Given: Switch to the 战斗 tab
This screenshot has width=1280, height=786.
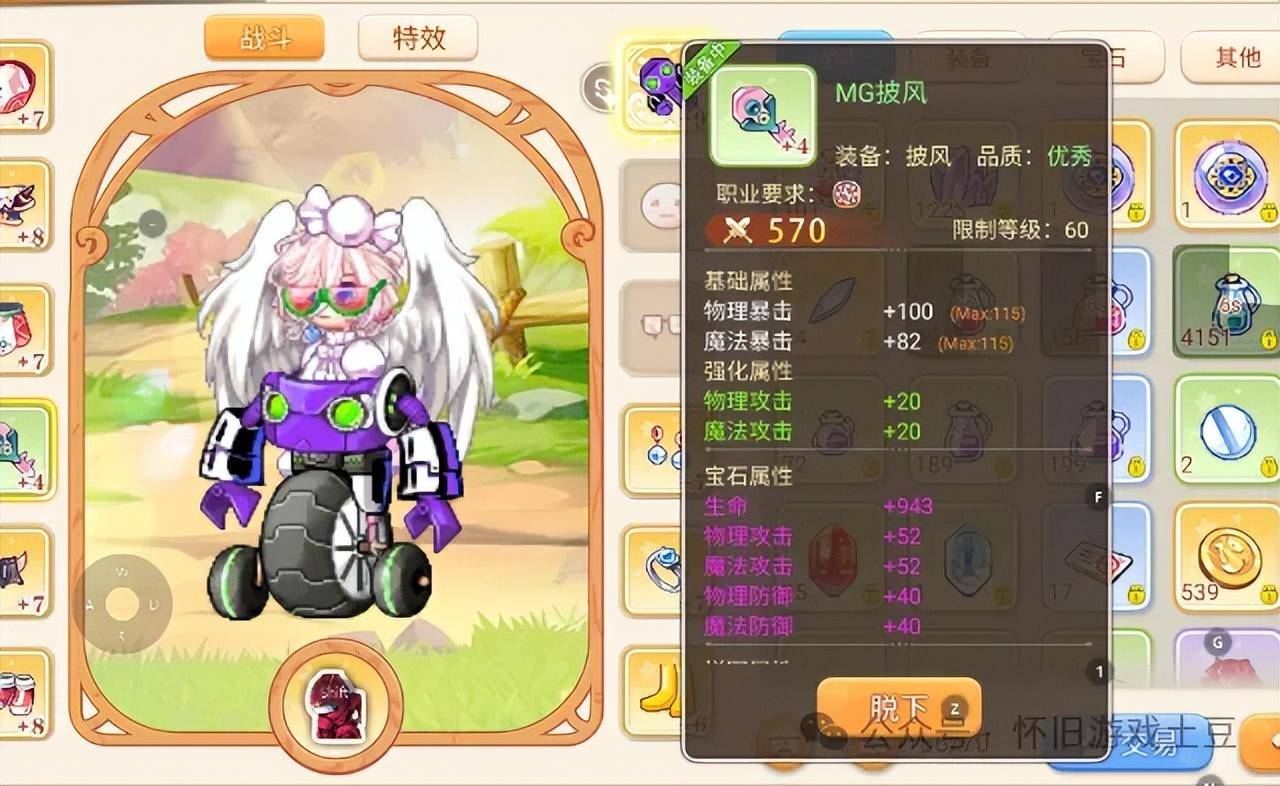Looking at the screenshot, I should tap(264, 40).
